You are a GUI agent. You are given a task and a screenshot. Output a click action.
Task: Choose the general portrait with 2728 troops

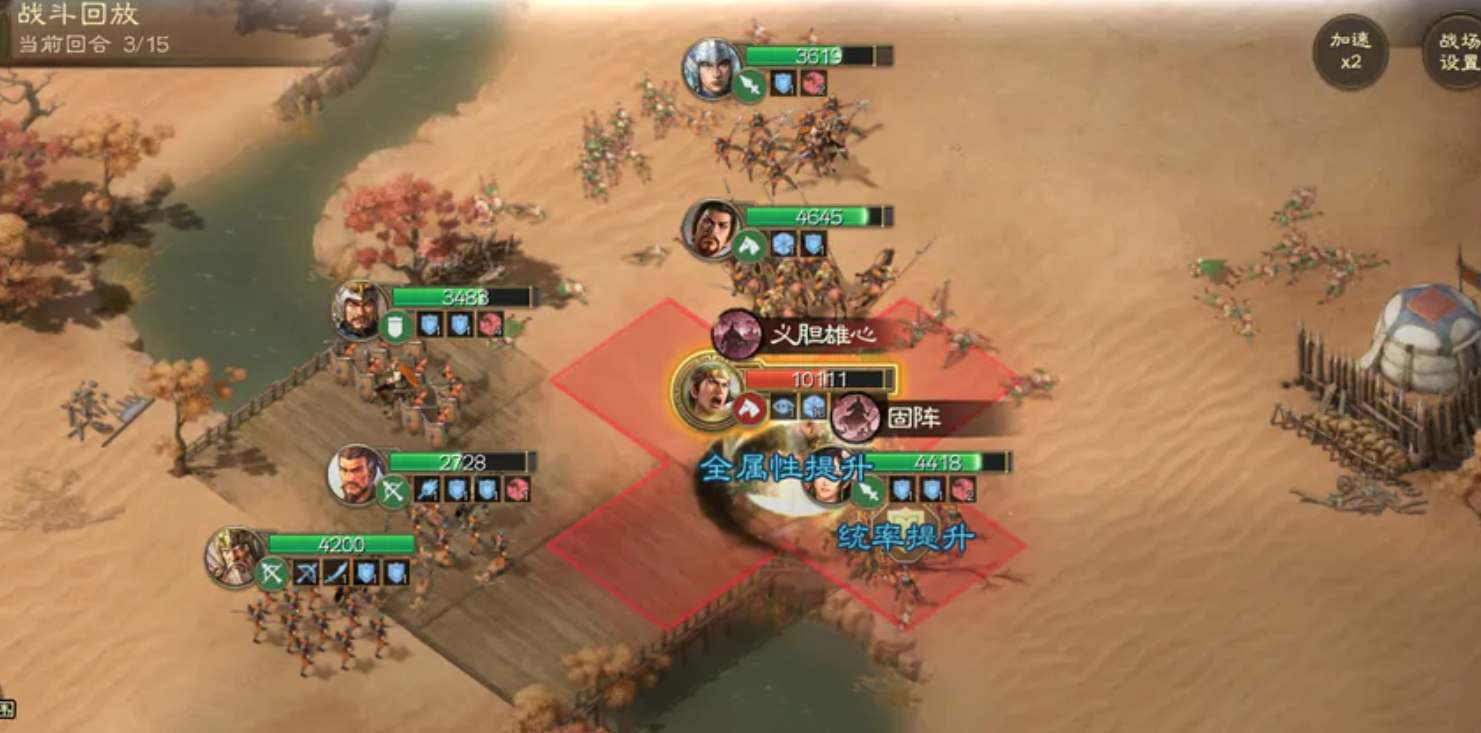357,473
